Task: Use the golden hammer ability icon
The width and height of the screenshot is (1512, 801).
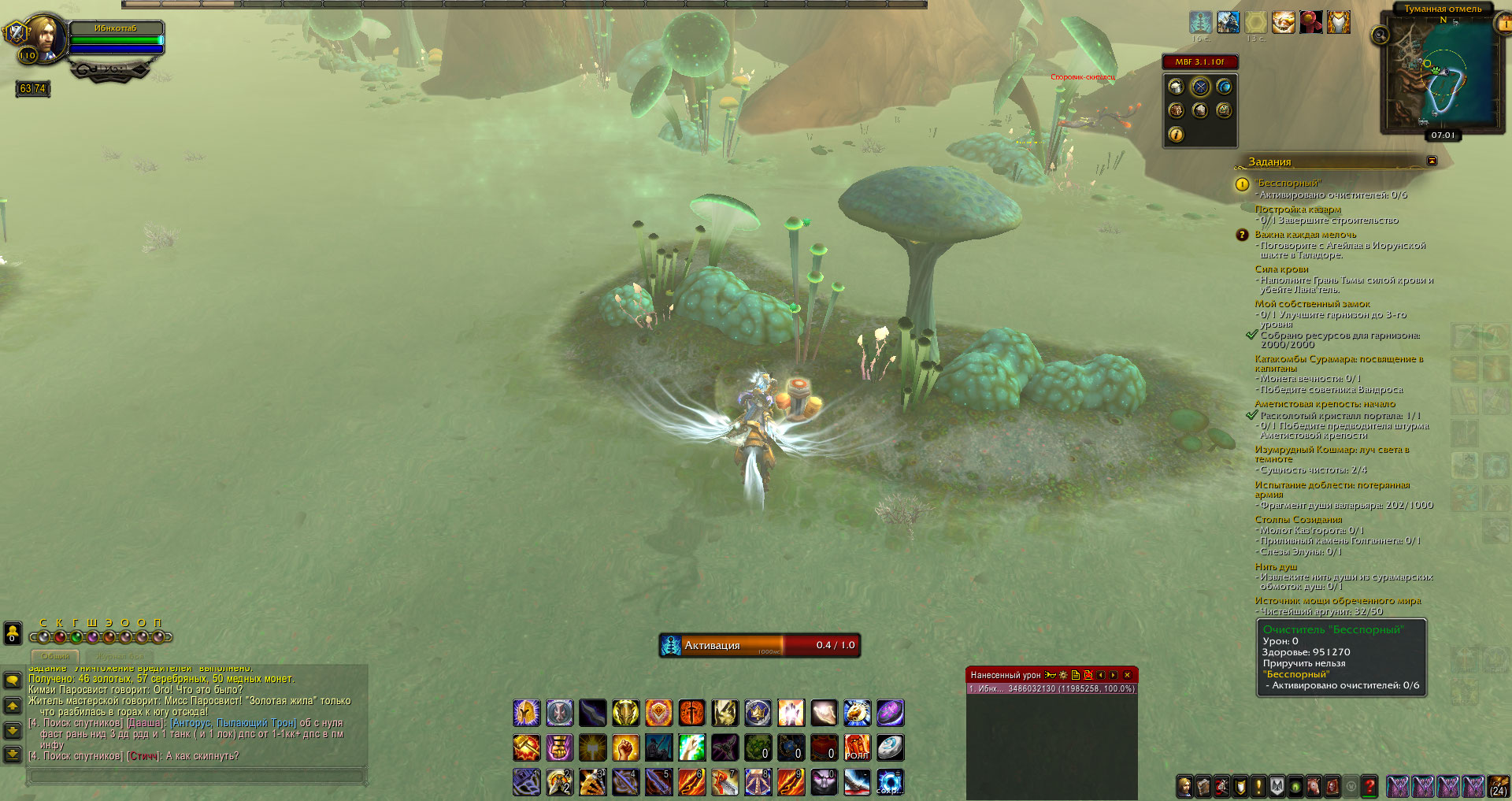Action: click(526, 747)
